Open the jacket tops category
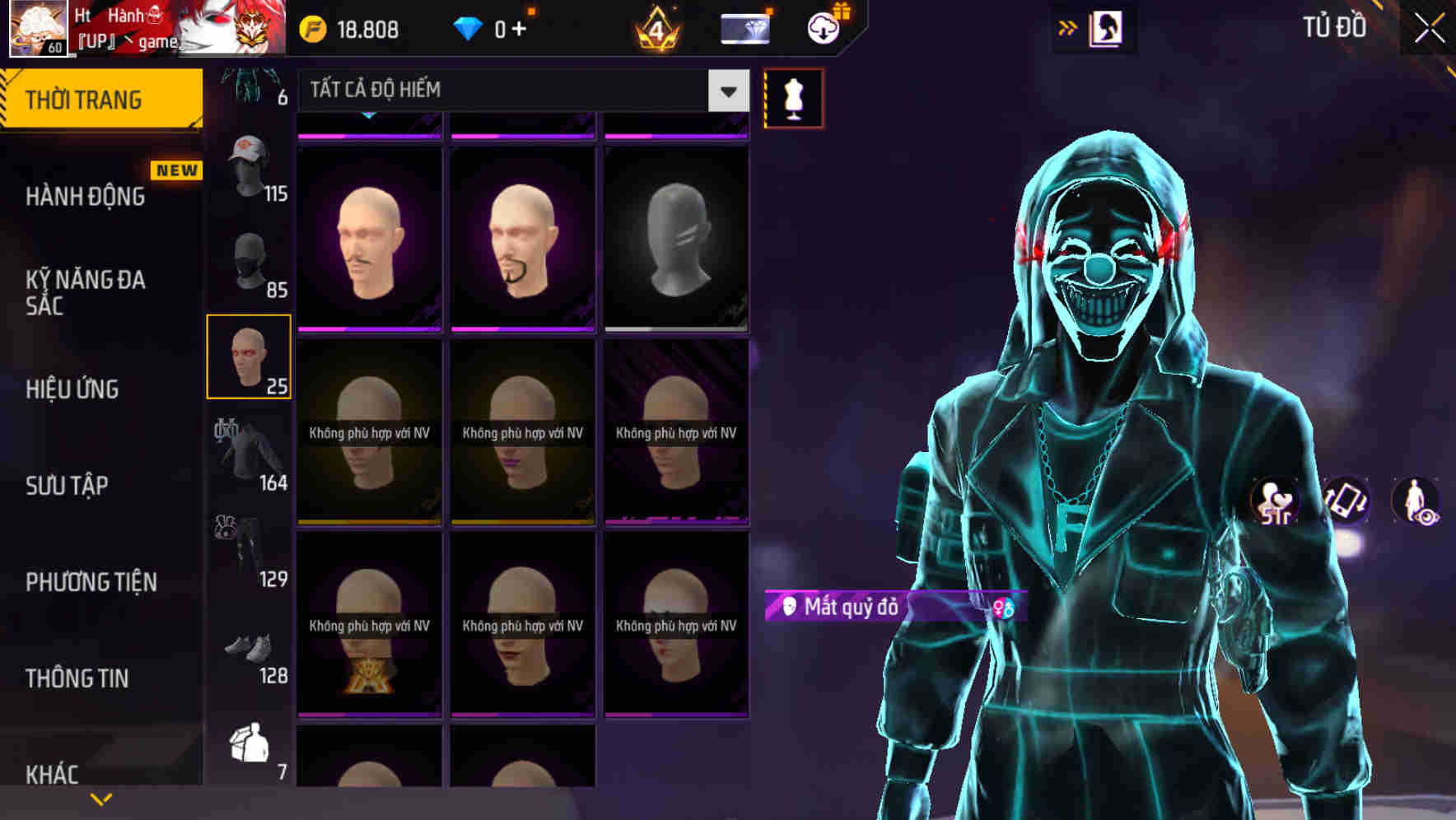Viewport: 1456px width, 820px height. tap(250, 453)
